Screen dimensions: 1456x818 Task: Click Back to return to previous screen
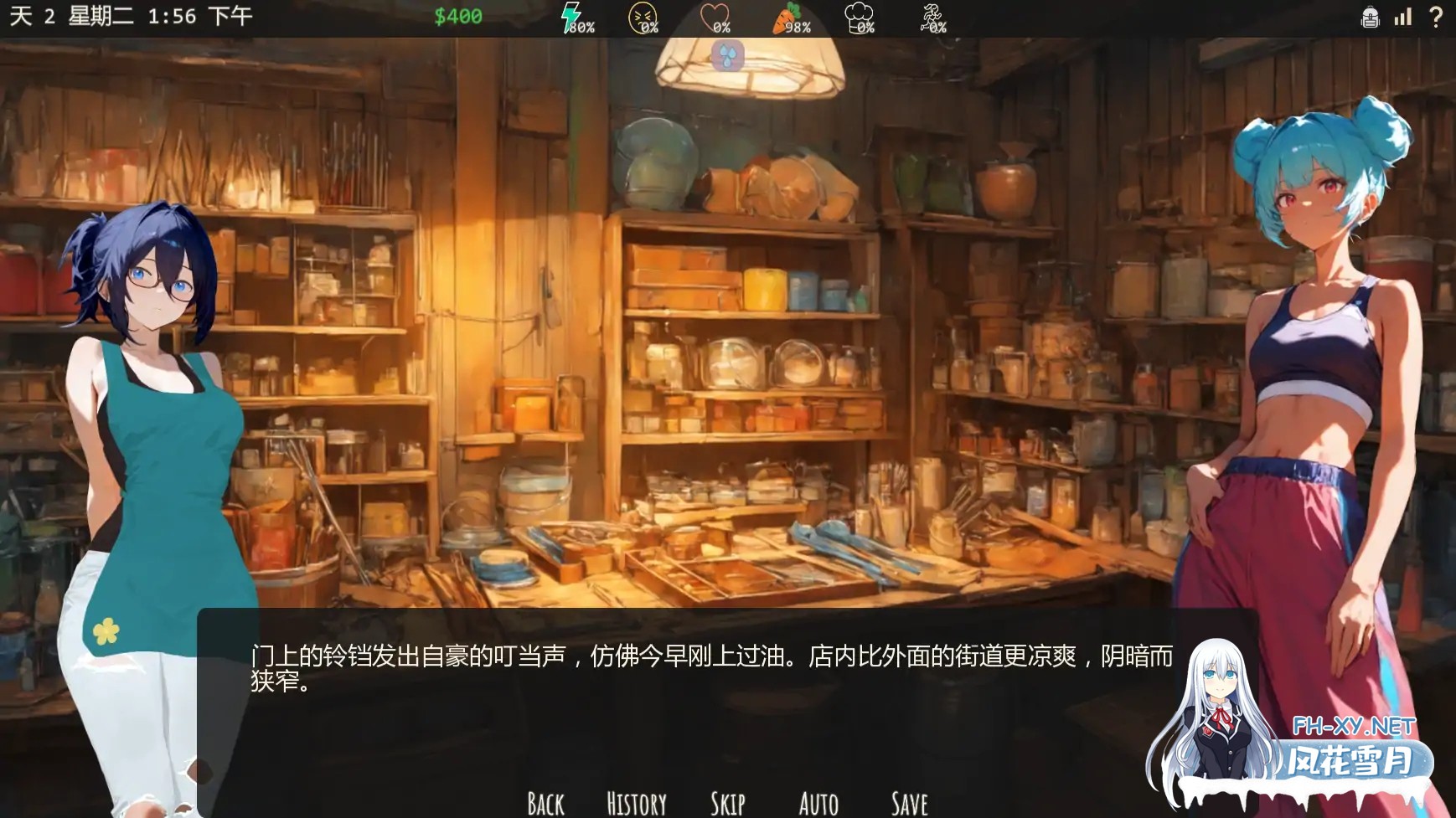pyautogui.click(x=545, y=802)
